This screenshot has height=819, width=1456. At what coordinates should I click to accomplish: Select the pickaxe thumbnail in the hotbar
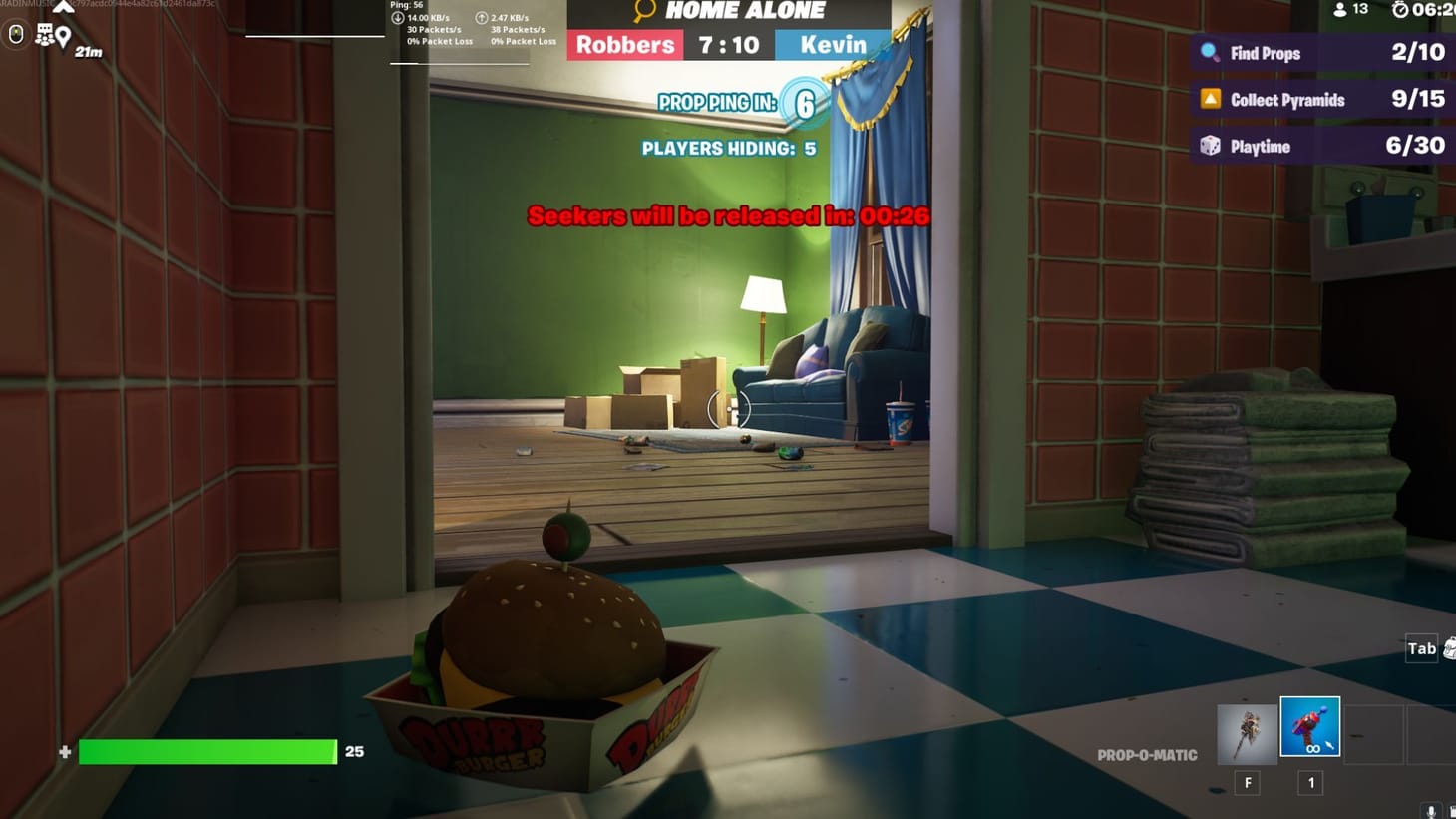click(1247, 726)
